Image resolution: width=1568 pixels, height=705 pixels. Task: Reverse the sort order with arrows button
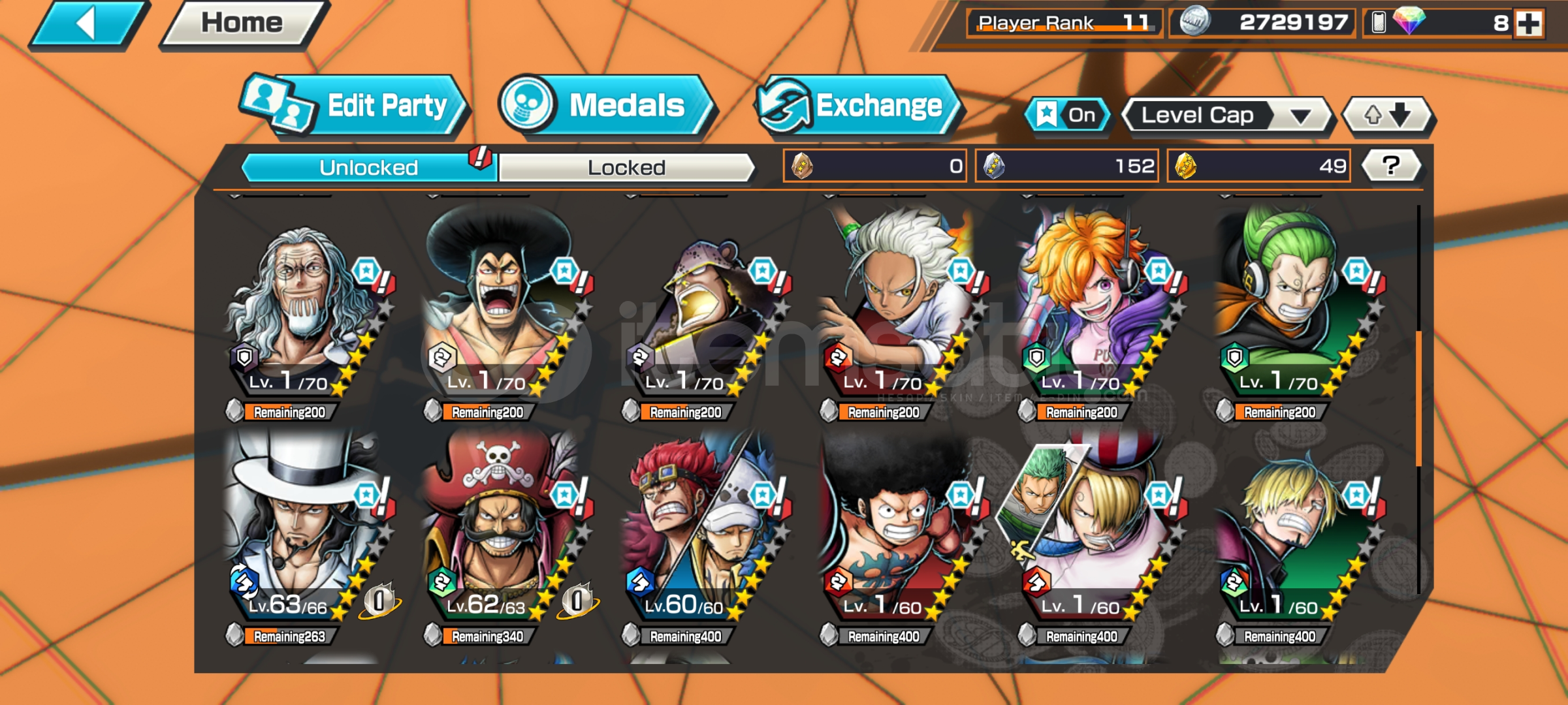(1387, 116)
